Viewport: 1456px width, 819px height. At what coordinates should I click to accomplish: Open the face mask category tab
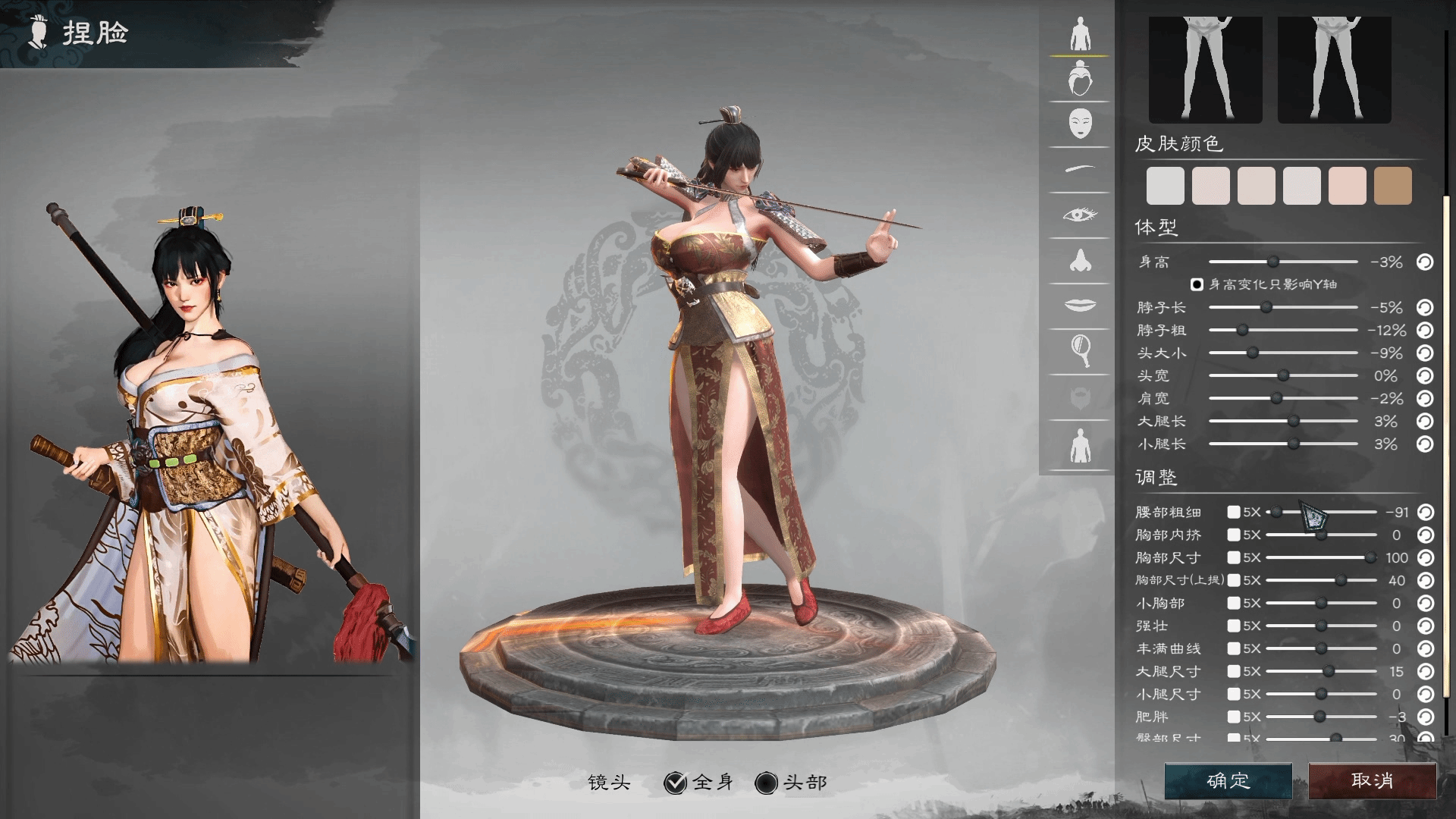[x=1080, y=124]
